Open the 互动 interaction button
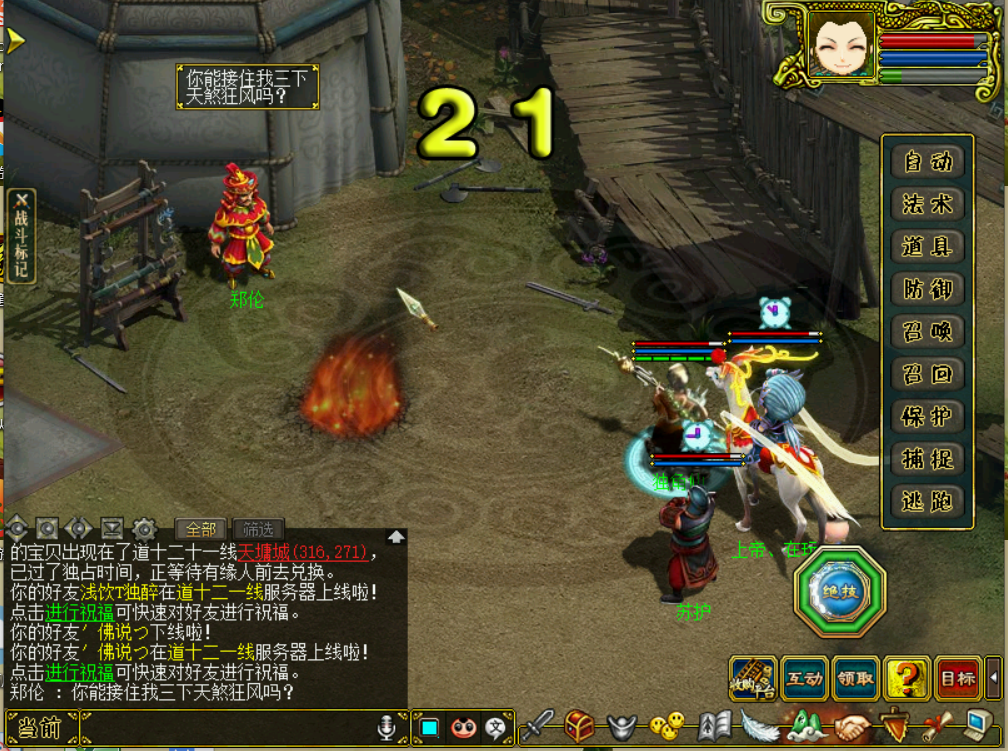 pyautogui.click(x=805, y=678)
